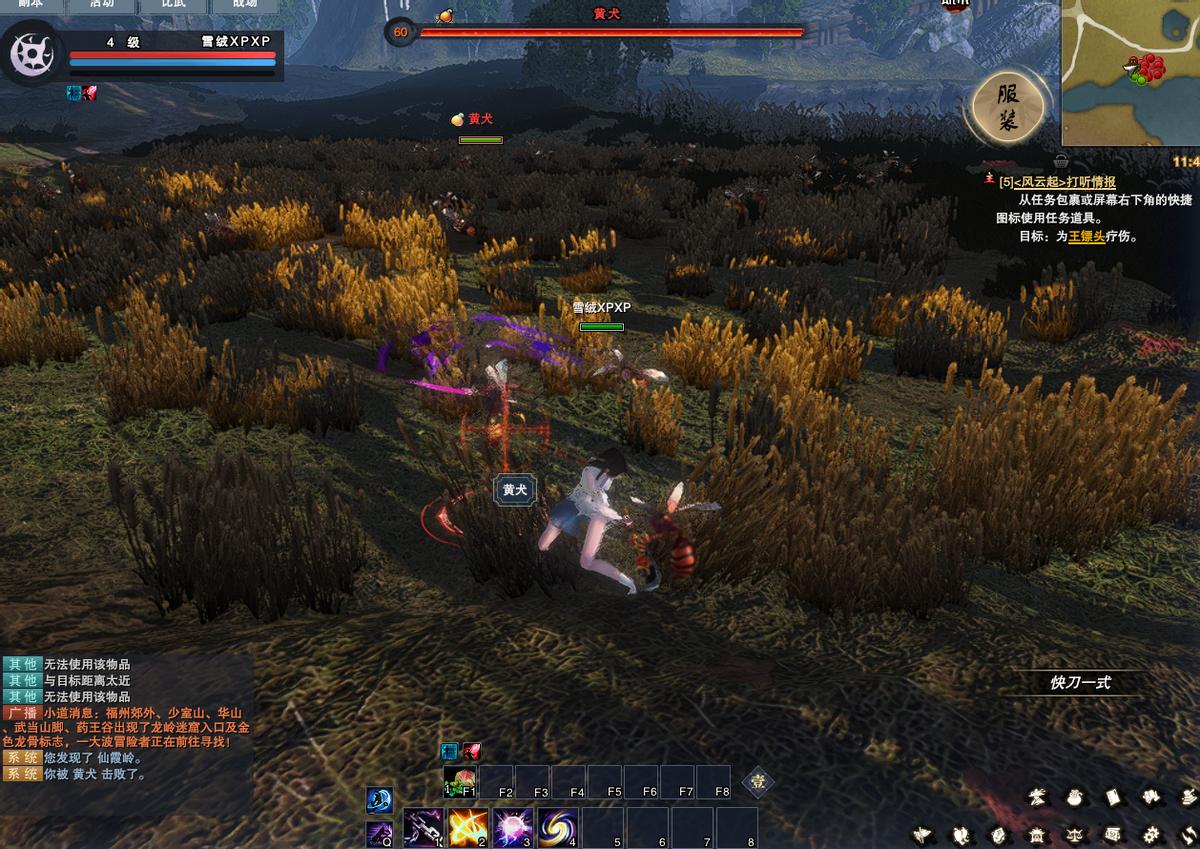Activate the purple orb skill in slot 3
Screen dimensions: 1200x849
coord(512,828)
